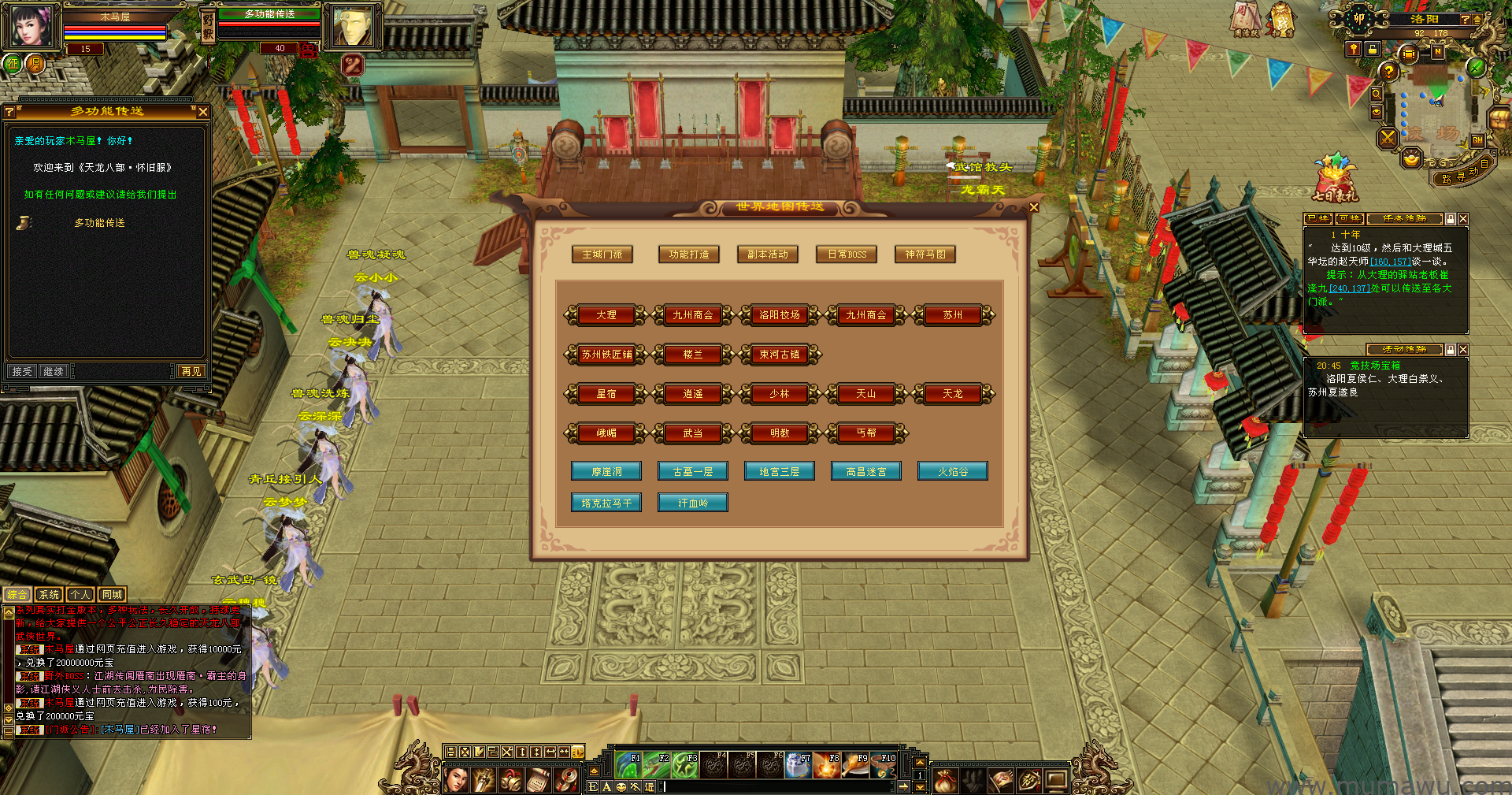Teleport to 大理
Screen dimensions: 1512x795
(606, 315)
